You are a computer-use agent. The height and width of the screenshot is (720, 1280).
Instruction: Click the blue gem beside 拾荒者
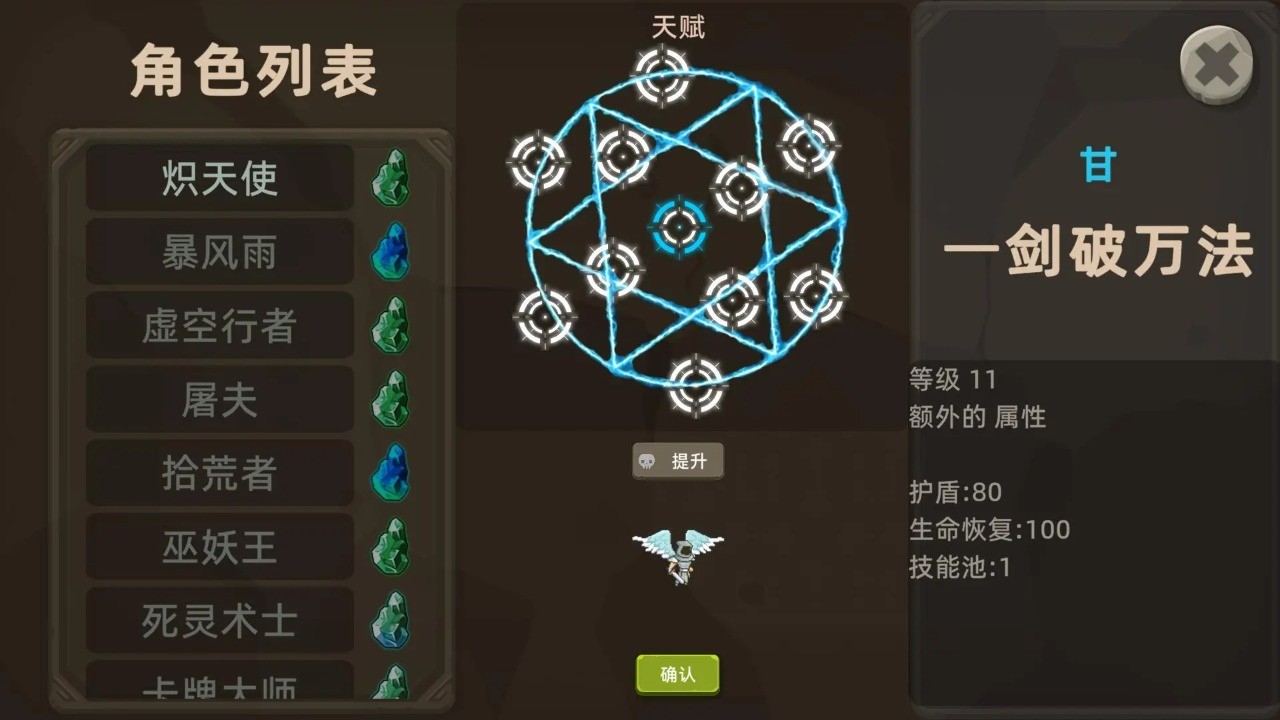(x=391, y=473)
